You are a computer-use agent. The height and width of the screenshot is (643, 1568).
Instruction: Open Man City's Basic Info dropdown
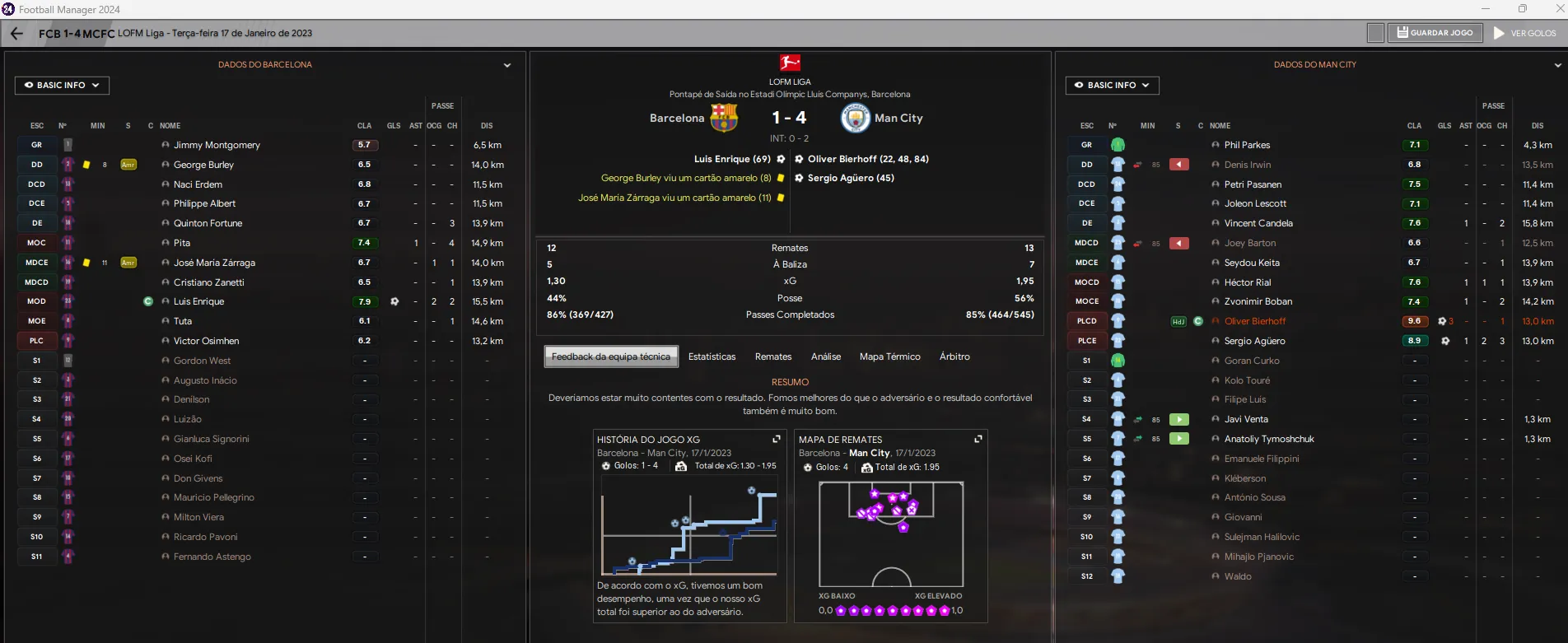1112,86
